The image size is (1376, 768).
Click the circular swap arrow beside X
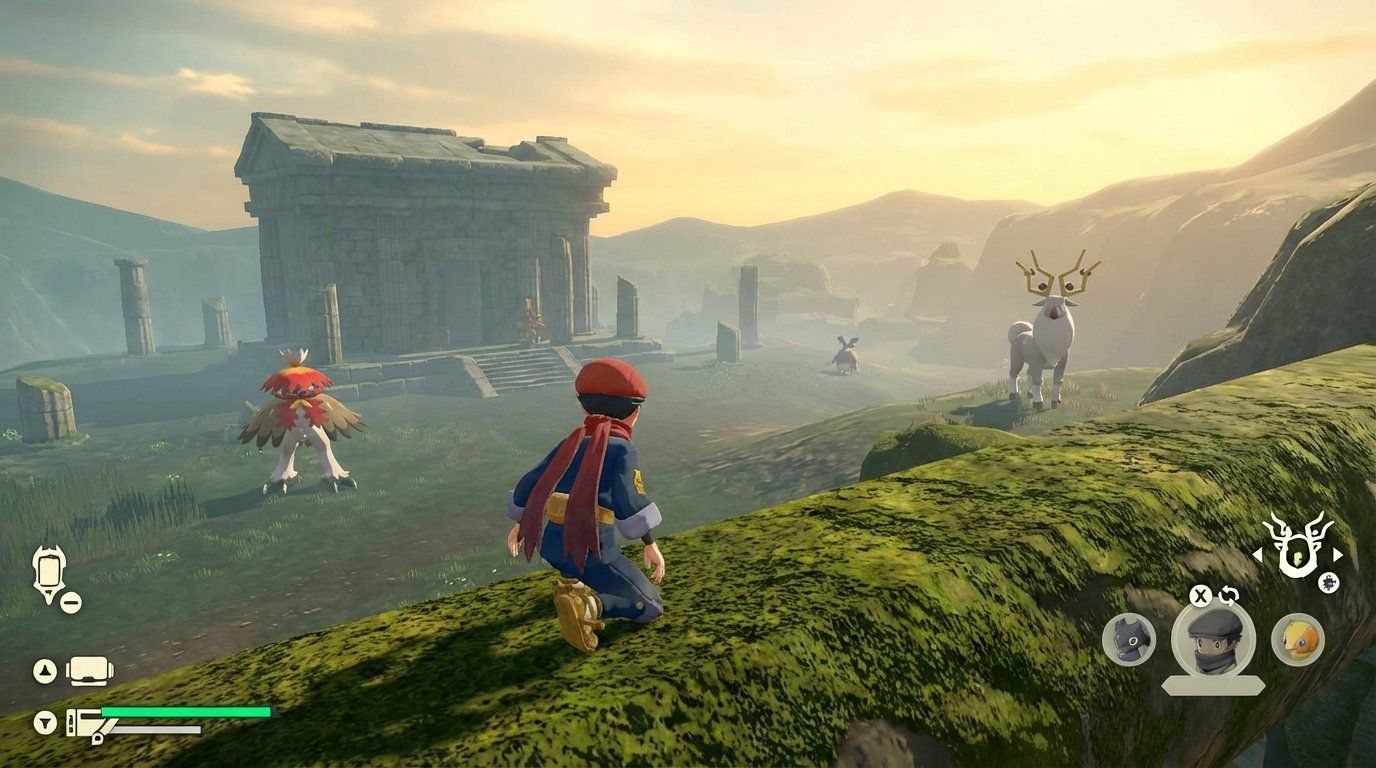(x=1227, y=597)
